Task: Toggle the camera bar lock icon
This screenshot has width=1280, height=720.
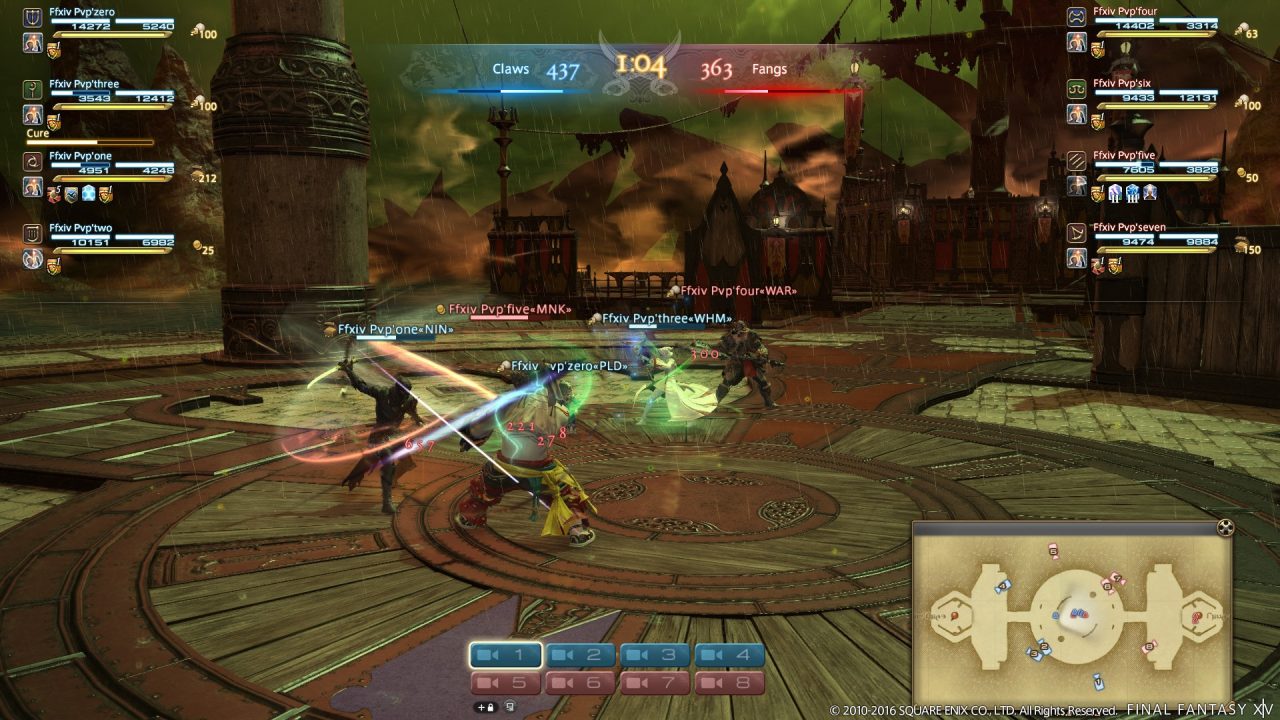Action: (x=486, y=707)
